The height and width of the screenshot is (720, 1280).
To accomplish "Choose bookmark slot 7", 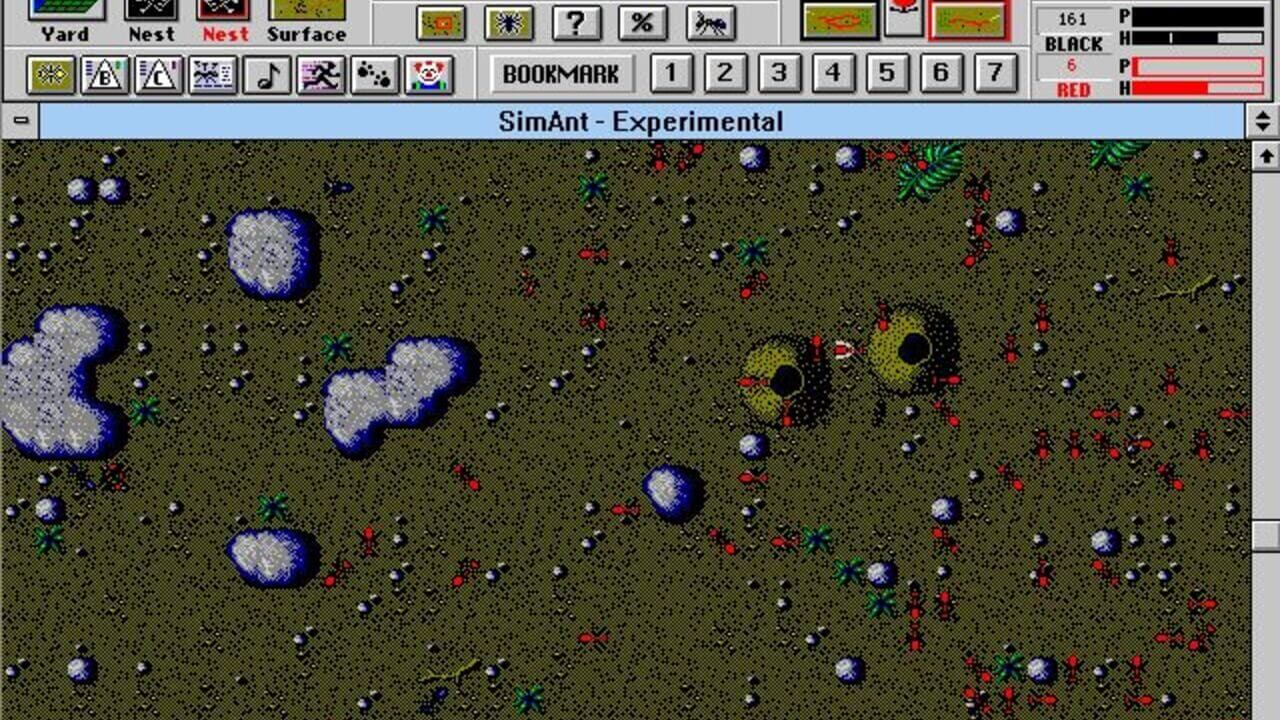I will point(994,73).
